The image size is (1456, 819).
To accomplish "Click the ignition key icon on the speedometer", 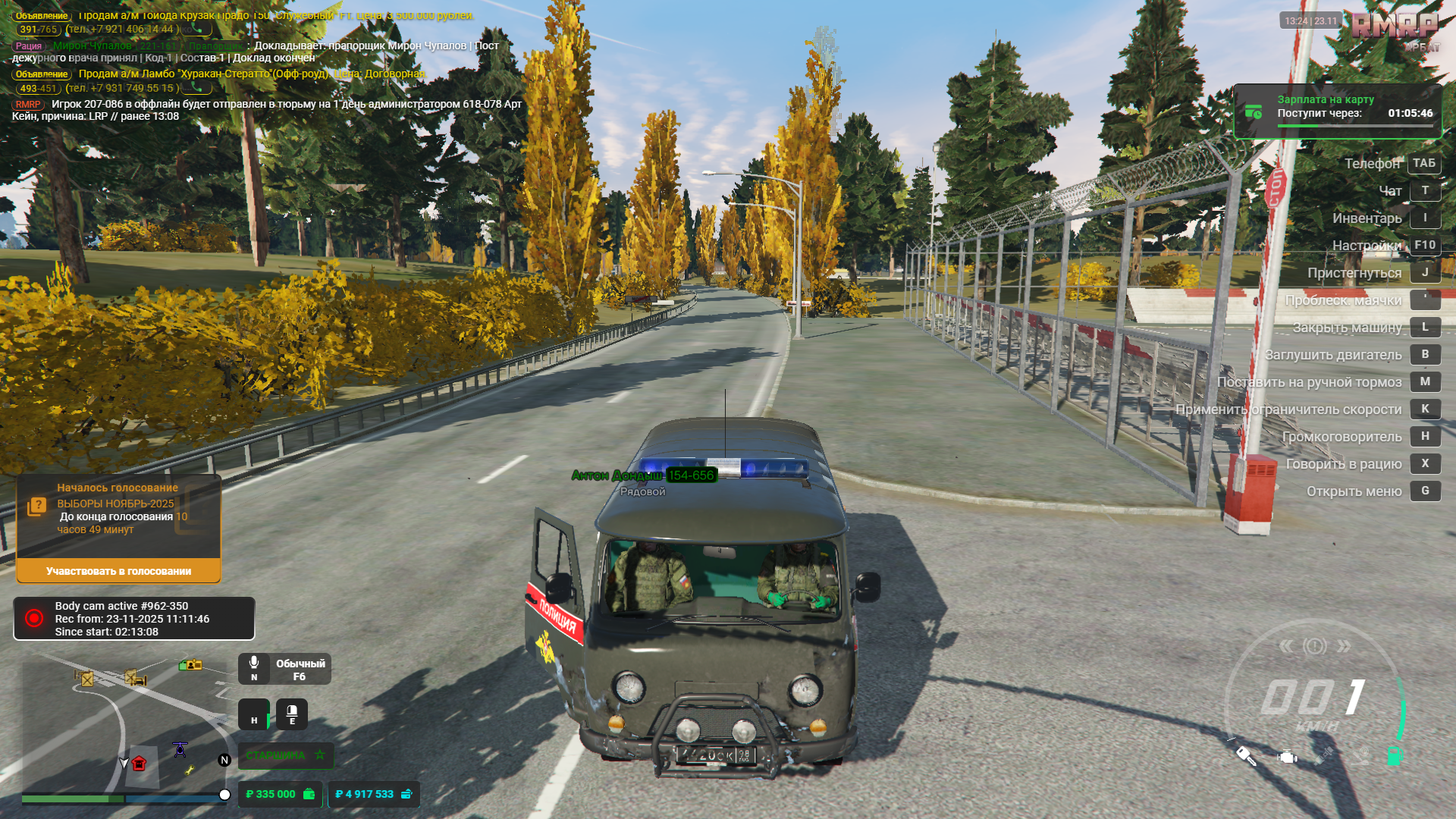I will (1246, 757).
